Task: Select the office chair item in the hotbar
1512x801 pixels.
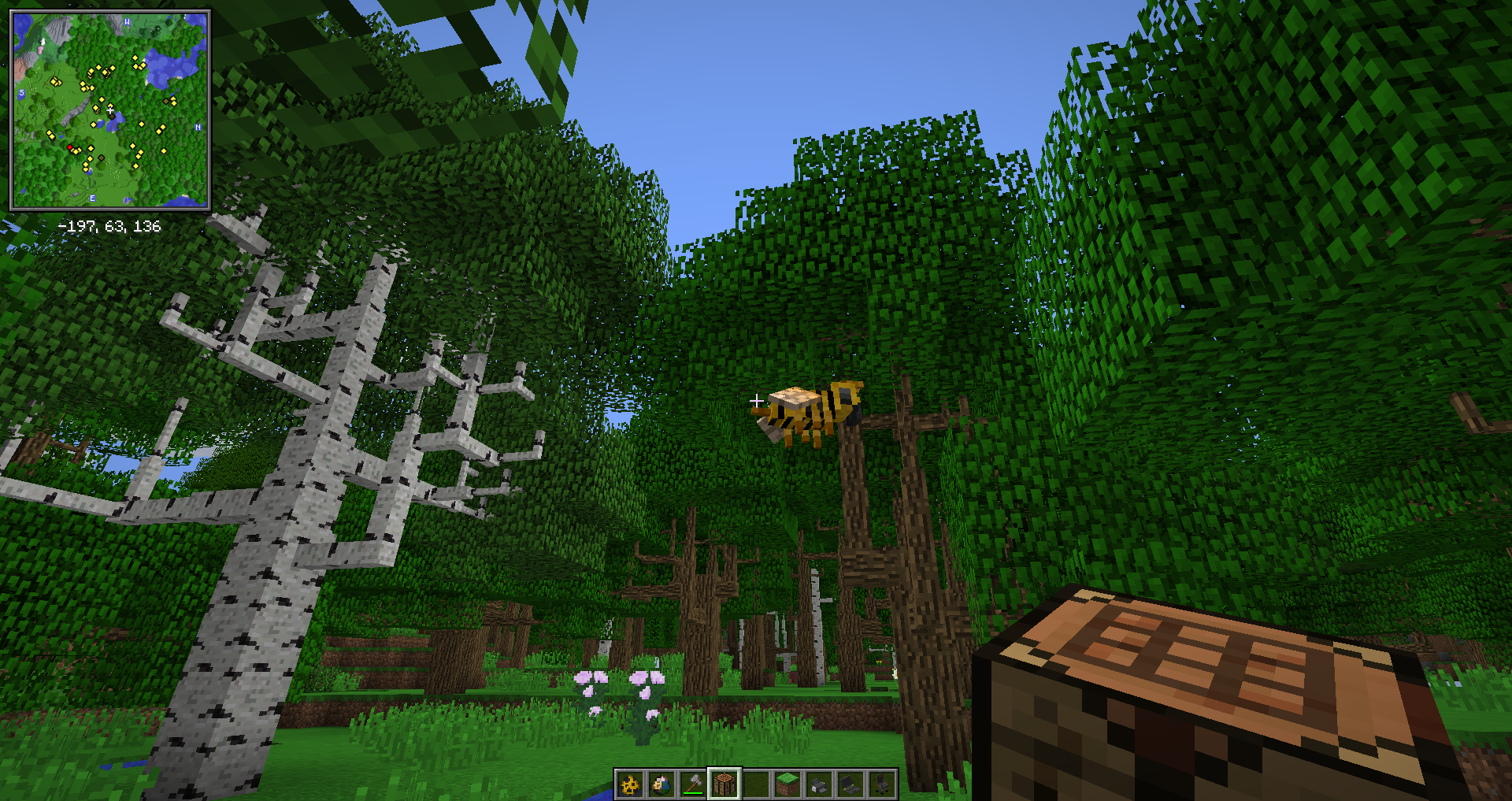Action: [880, 784]
